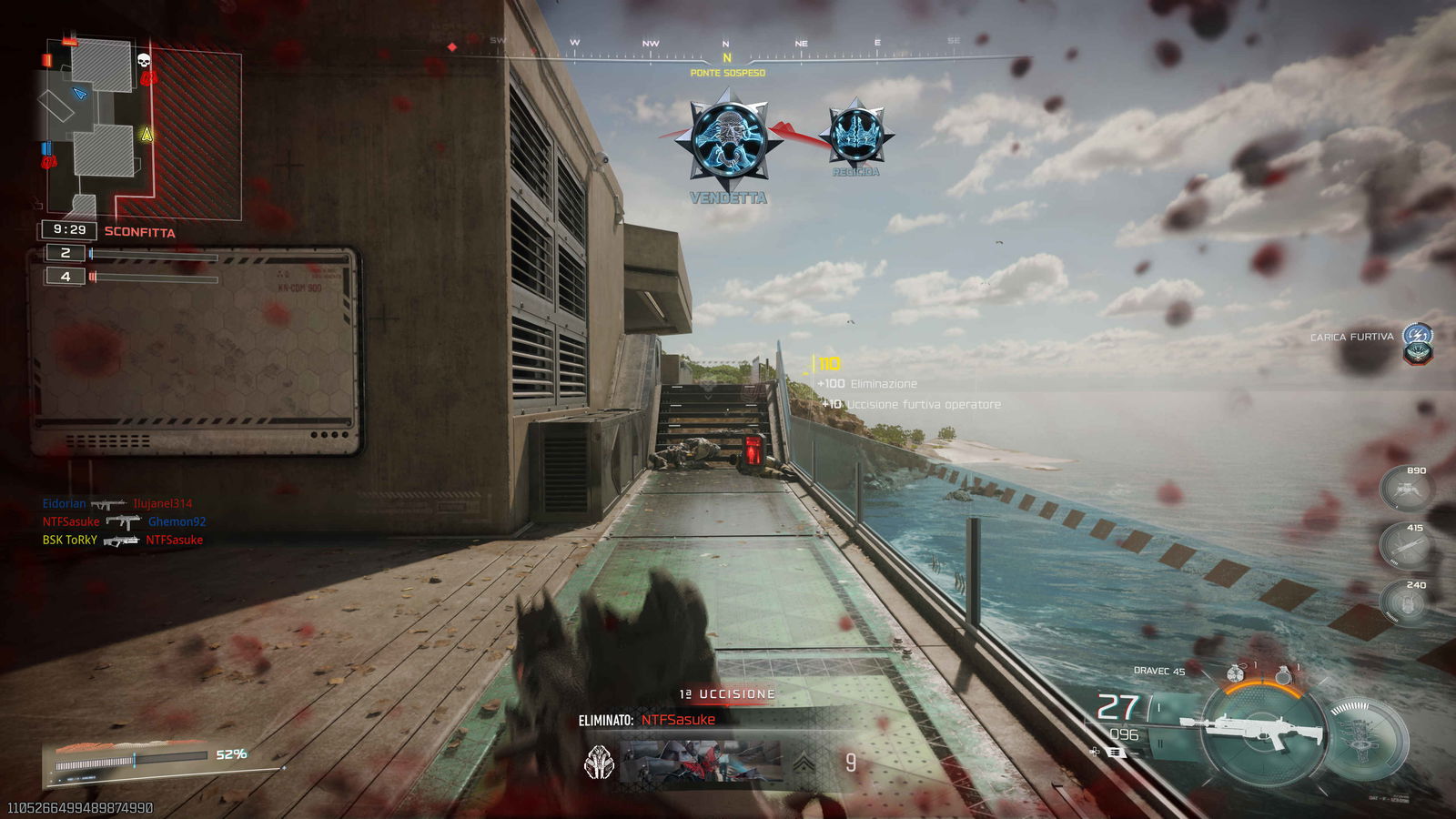Click the Carica Furtiva perk icon

click(x=1417, y=336)
